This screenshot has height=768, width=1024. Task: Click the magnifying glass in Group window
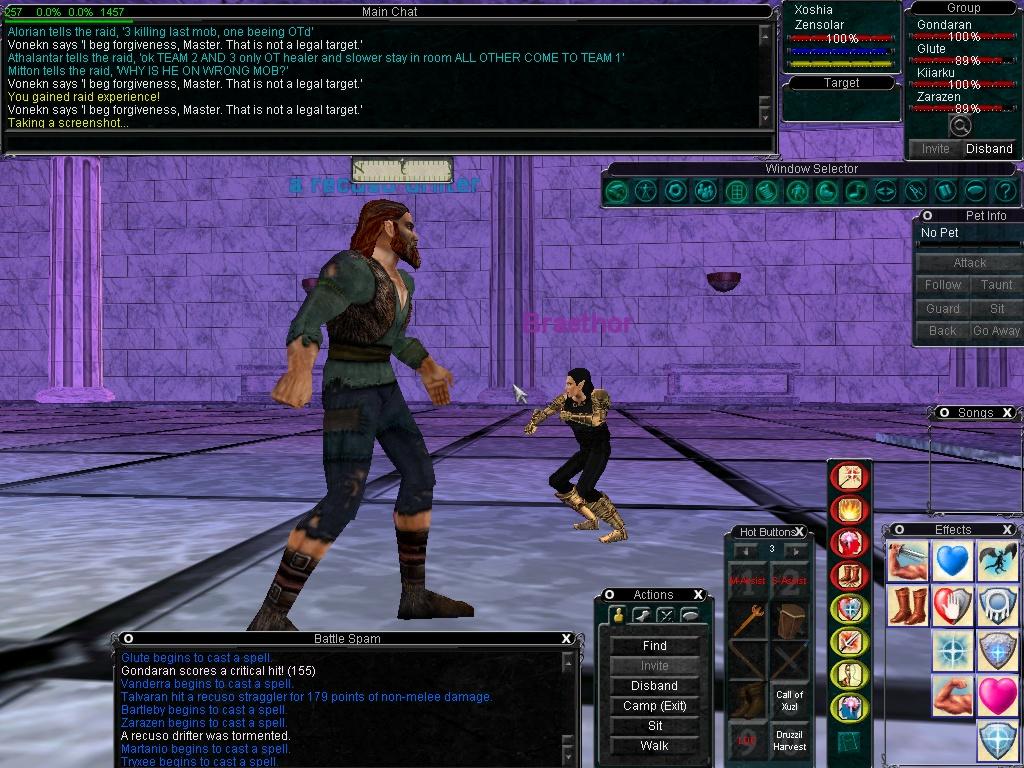point(960,126)
